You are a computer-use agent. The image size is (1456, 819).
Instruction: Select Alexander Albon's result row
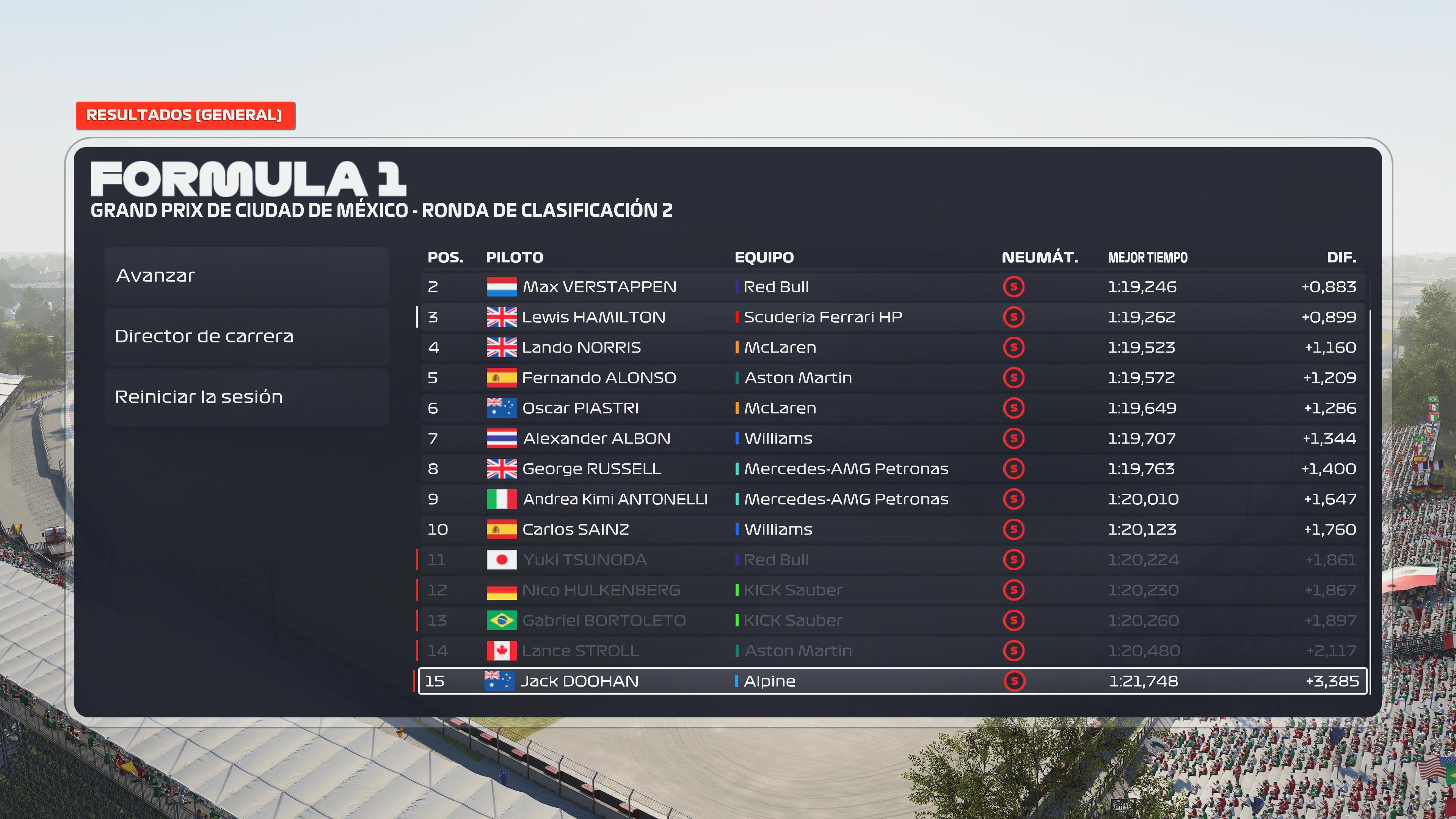[x=892, y=439]
